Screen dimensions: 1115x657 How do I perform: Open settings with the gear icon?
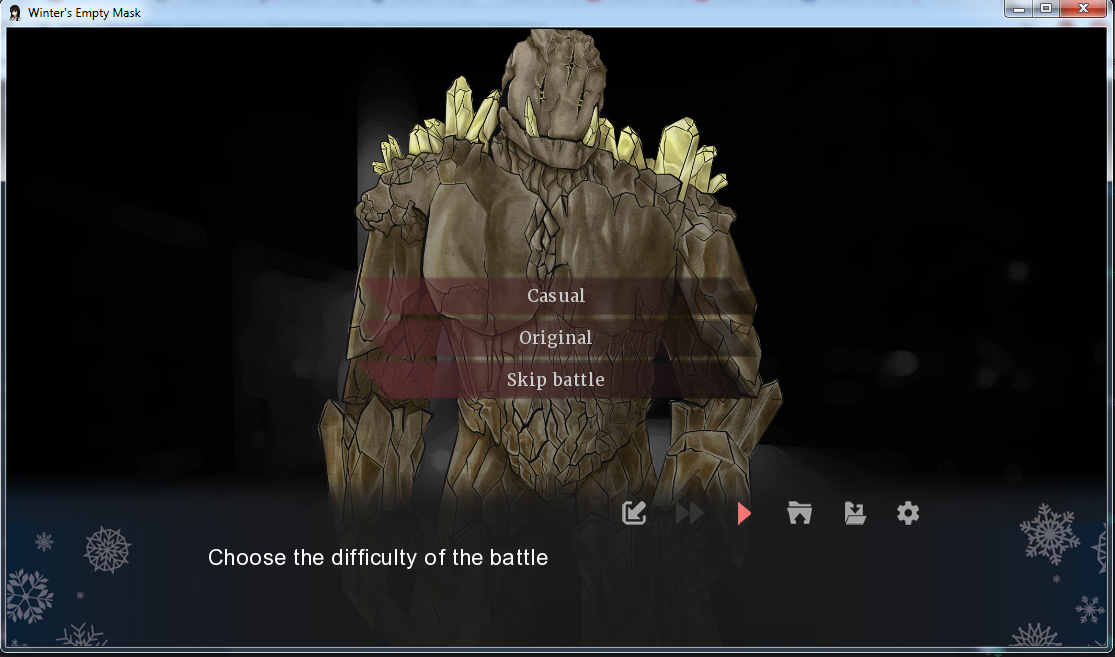pos(907,513)
